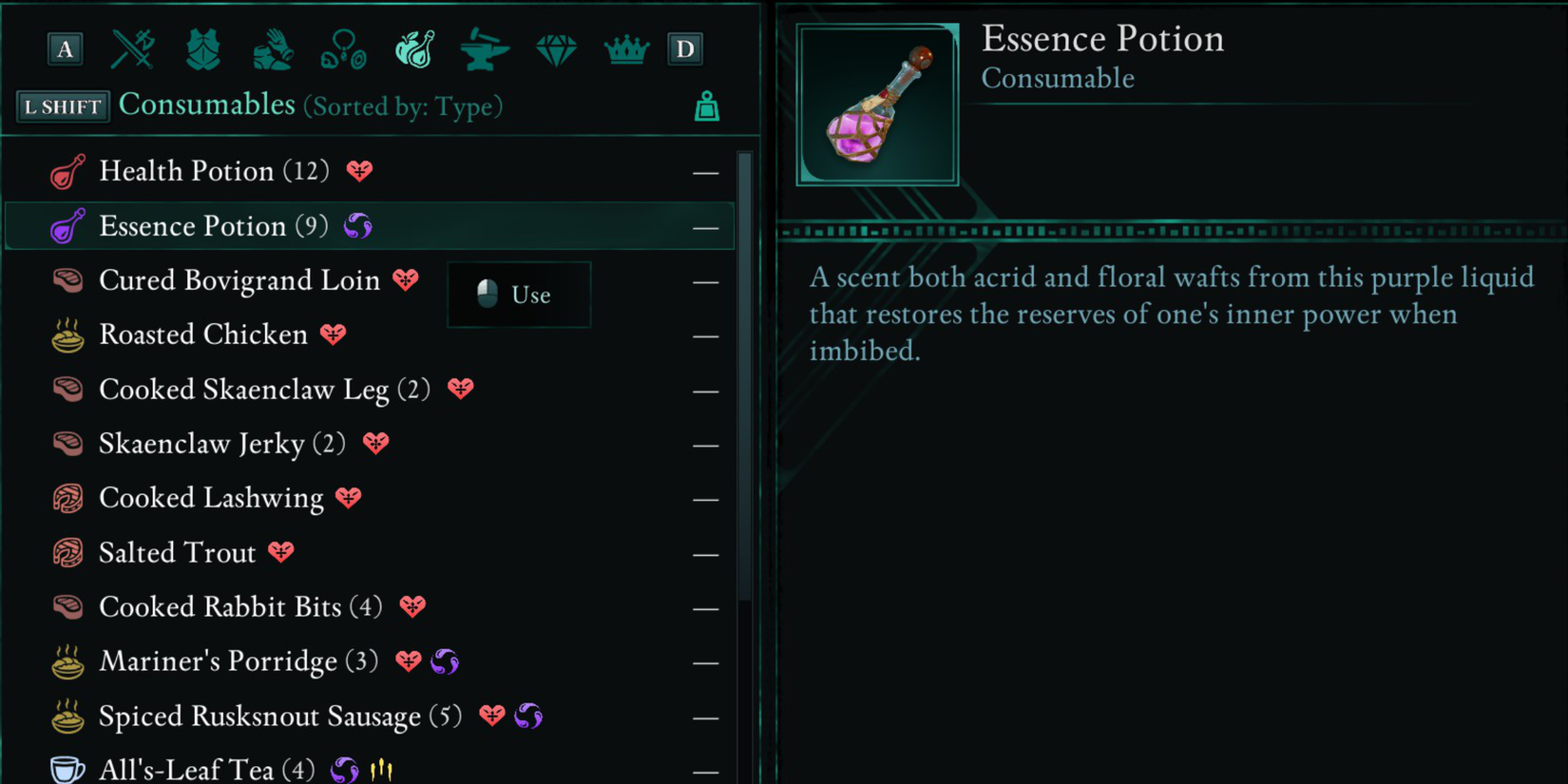
Task: Switch to the food consumables category icon
Action: coord(413,49)
